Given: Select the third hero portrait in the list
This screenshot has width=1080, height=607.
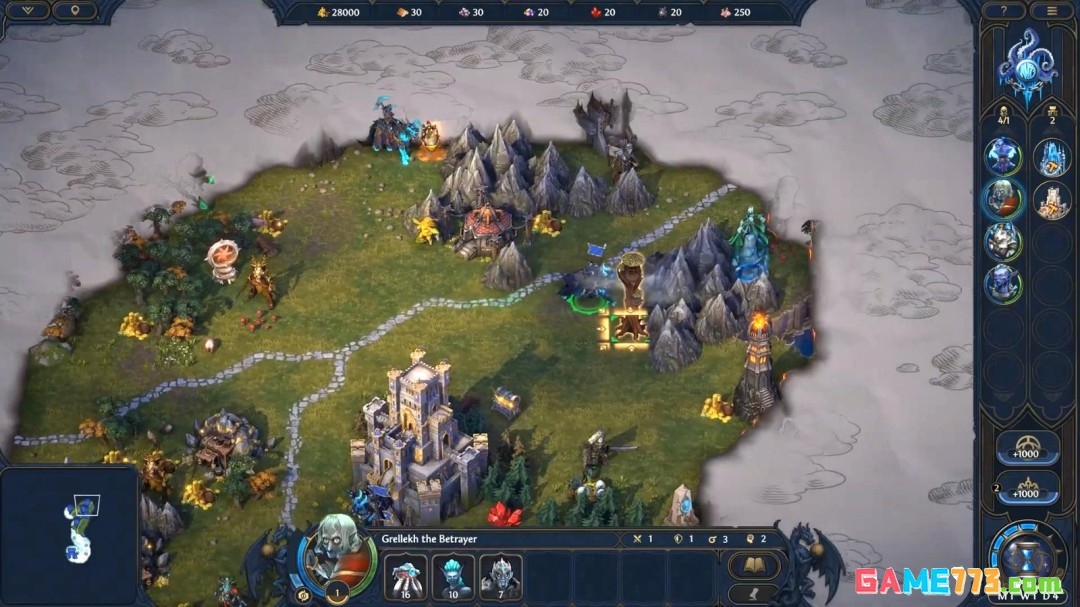Looking at the screenshot, I should 1002,241.
